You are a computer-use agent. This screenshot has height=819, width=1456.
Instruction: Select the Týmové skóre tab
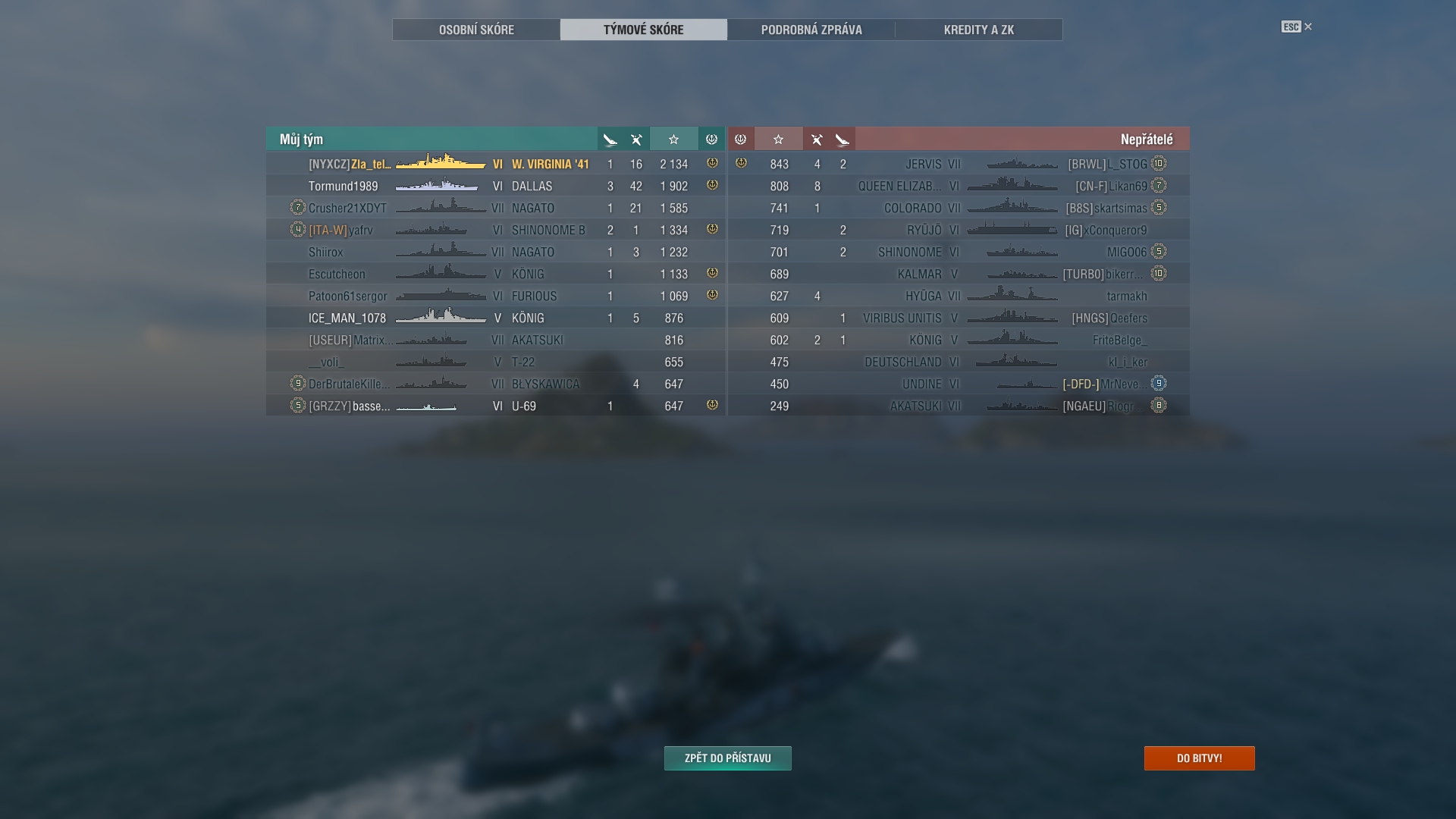point(643,30)
